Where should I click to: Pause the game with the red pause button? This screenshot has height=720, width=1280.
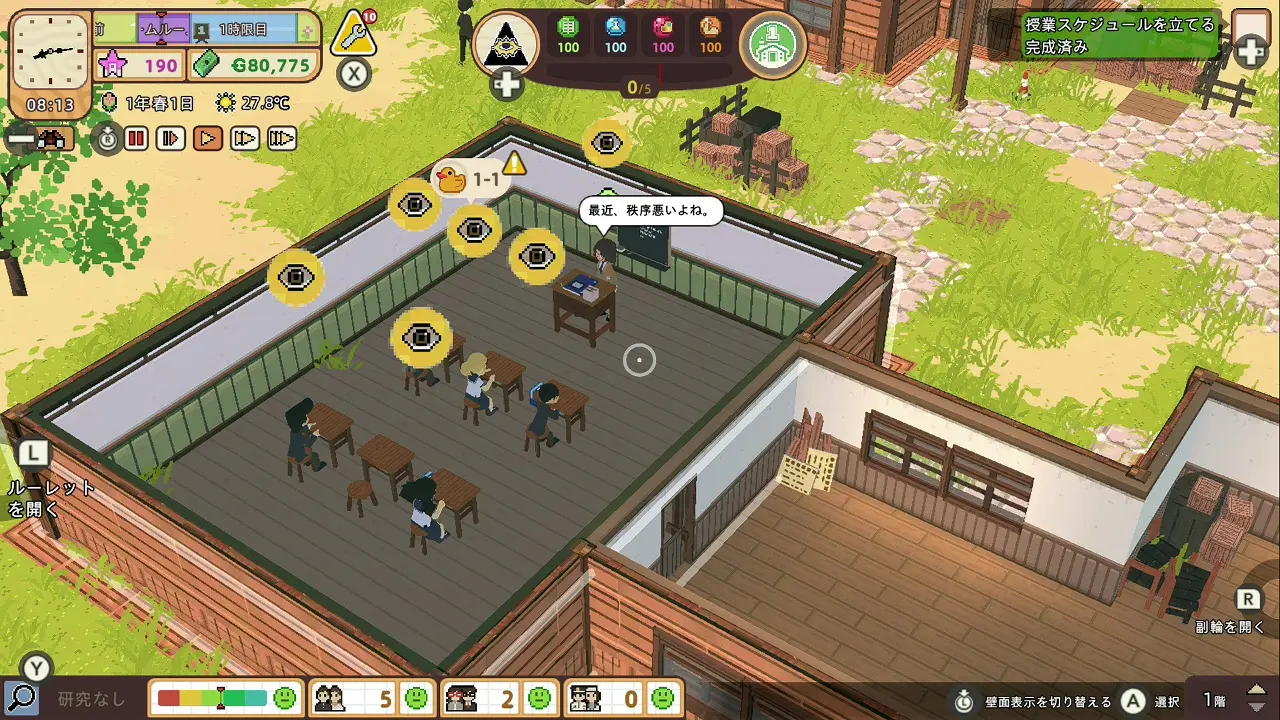click(x=136, y=138)
